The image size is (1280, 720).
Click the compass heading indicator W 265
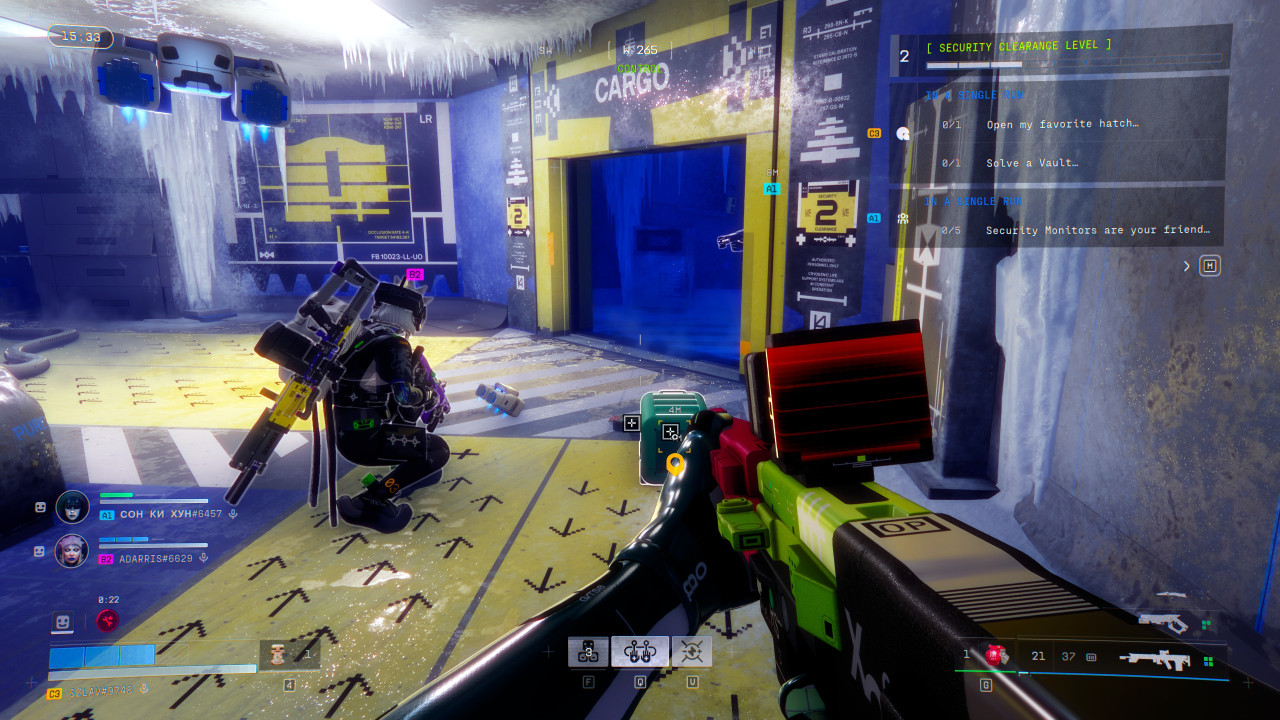click(x=638, y=49)
